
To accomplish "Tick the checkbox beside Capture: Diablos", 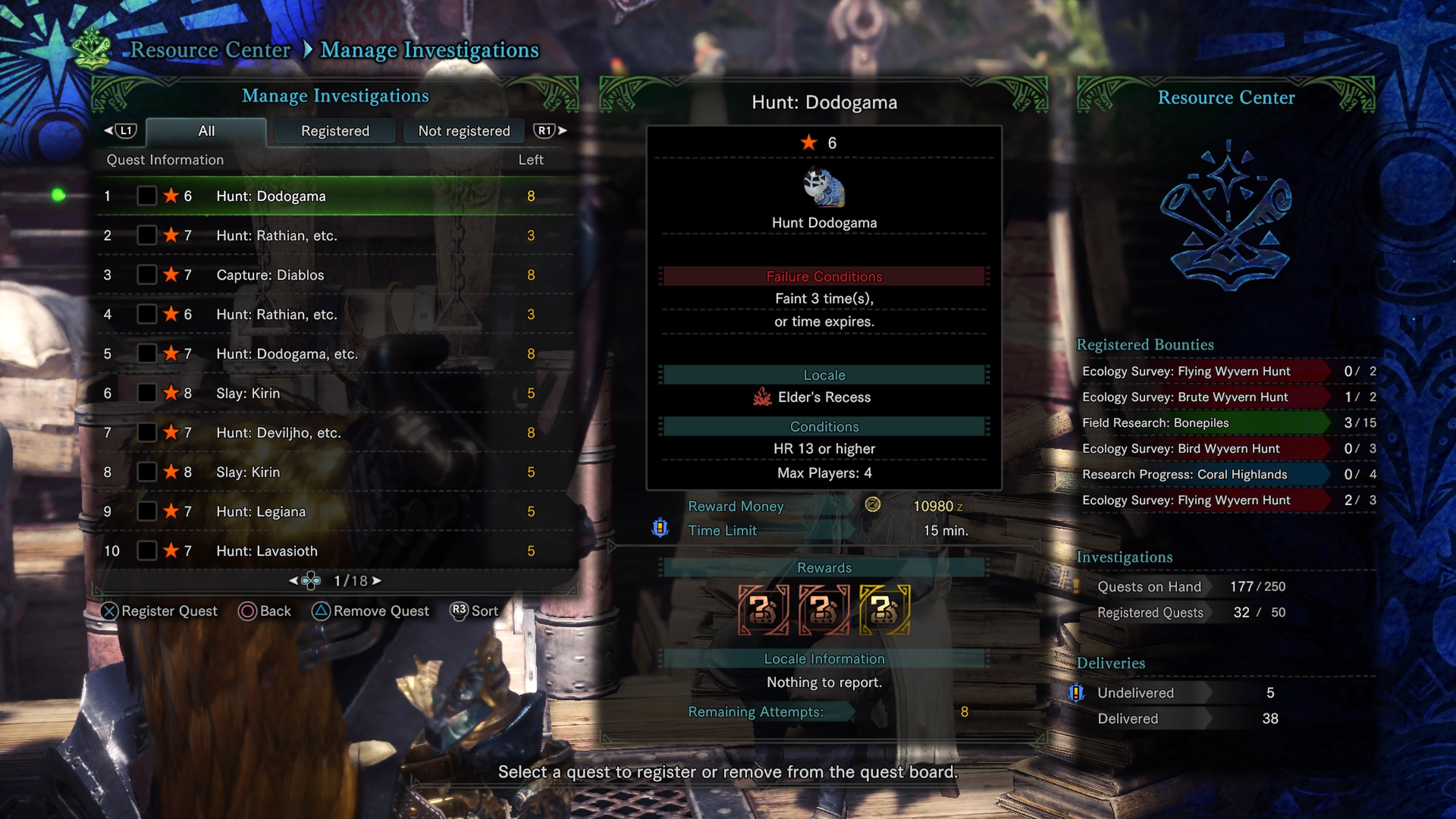I will click(x=147, y=275).
